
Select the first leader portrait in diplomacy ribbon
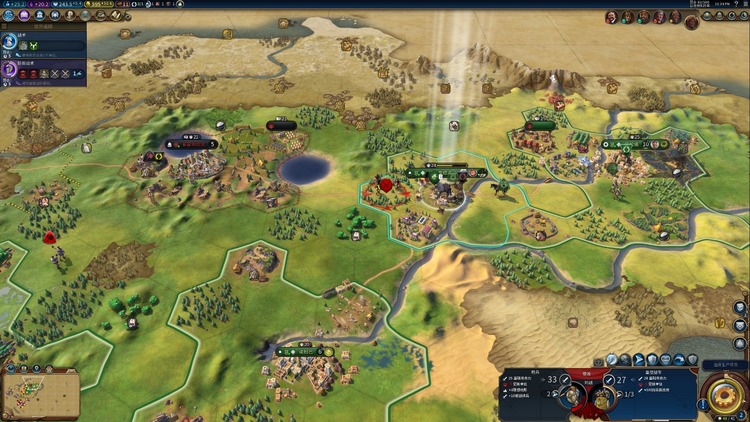click(x=612, y=17)
